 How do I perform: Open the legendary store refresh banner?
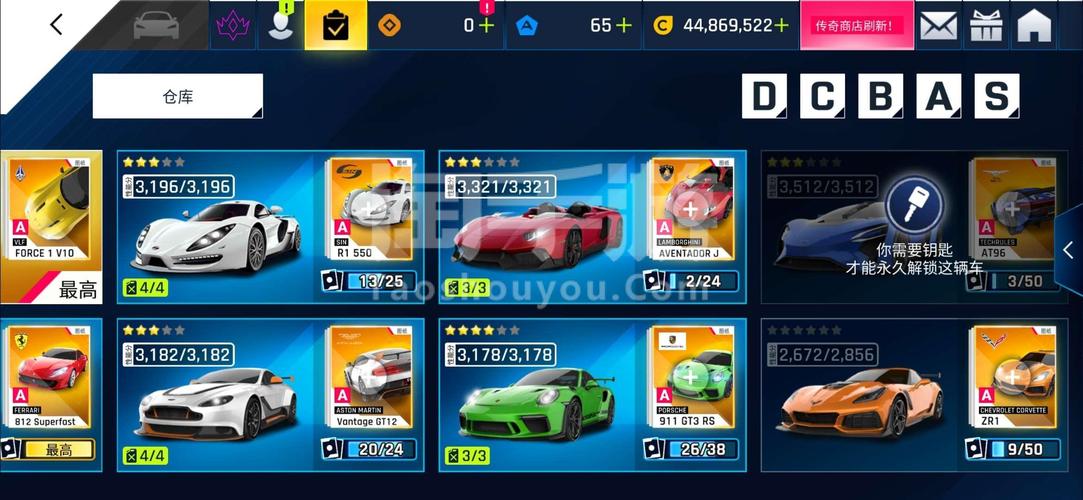point(853,26)
